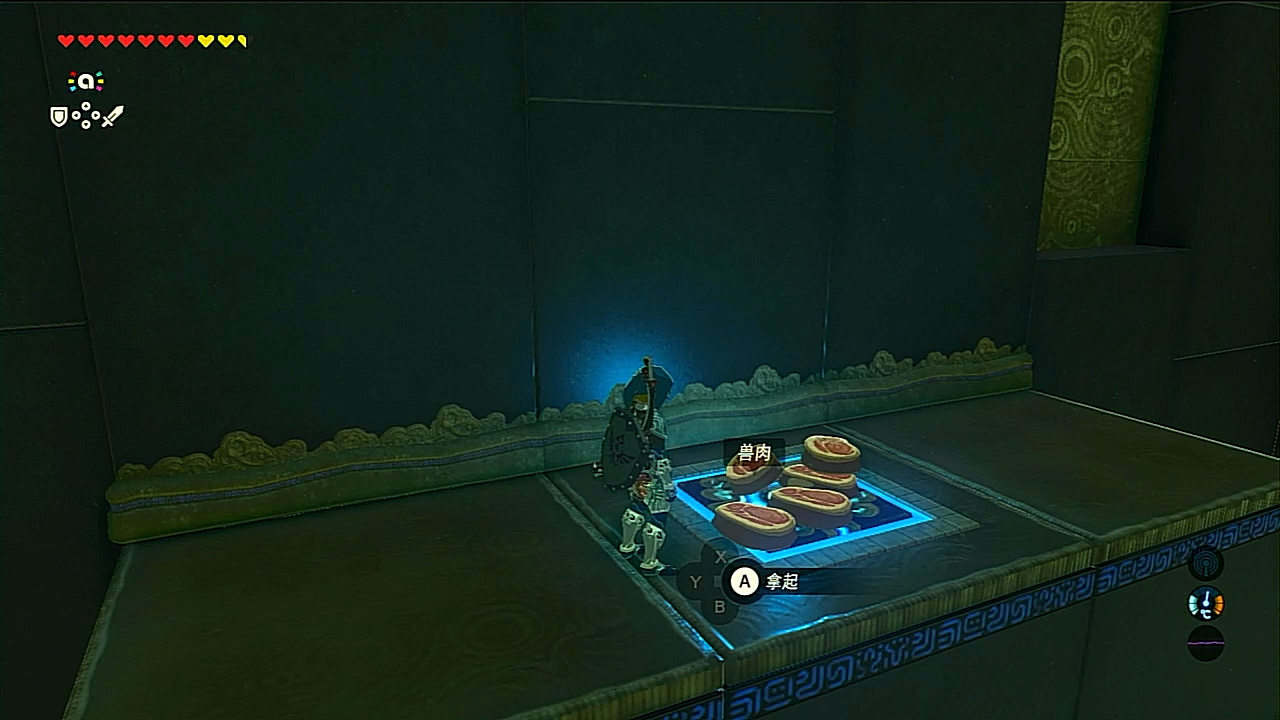This screenshot has height=720, width=1280.
Task: Open the Sheikah sensor icon
Action: click(1205, 563)
